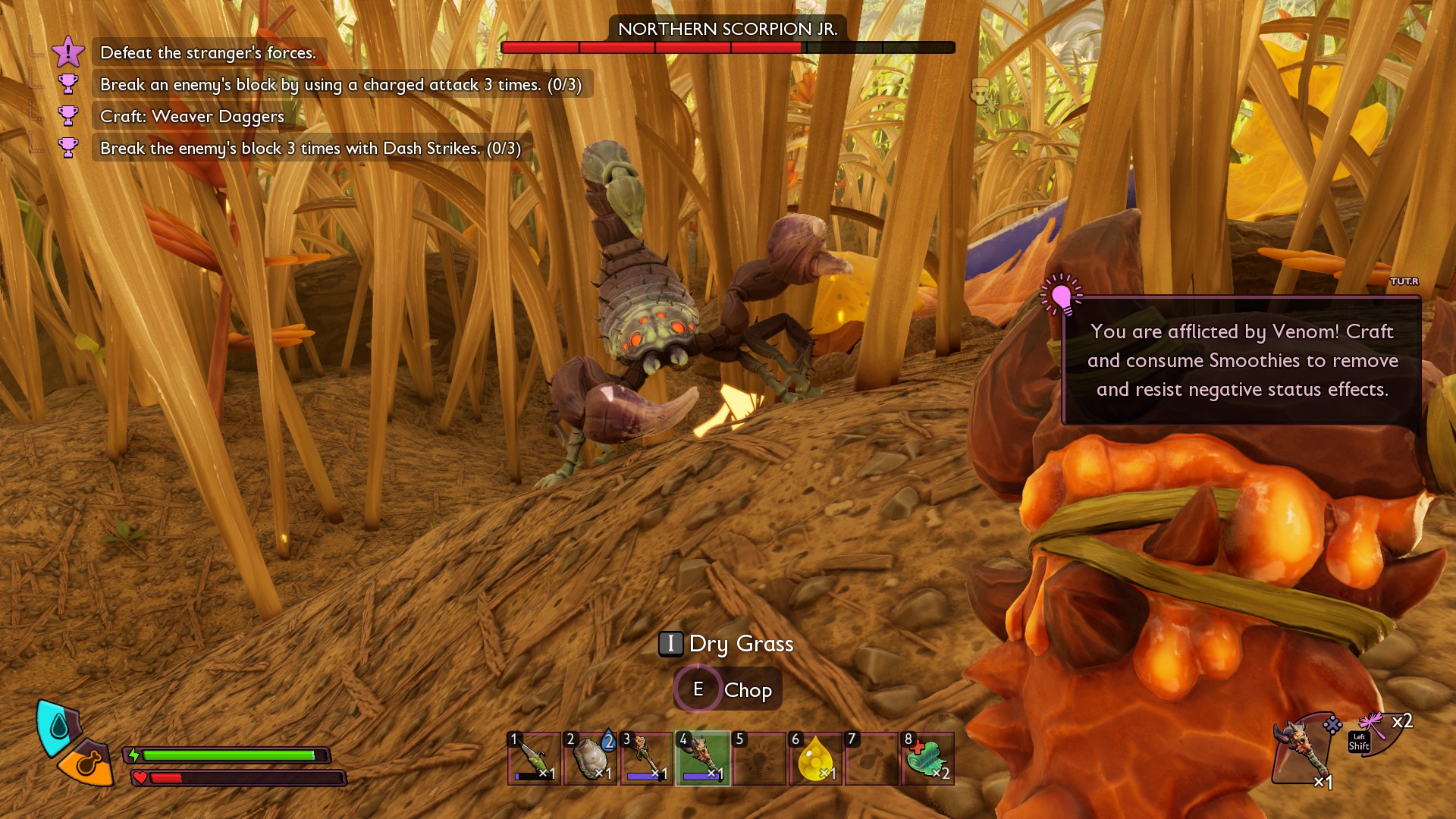
Task: Select the canteen in hotbar slot 2
Action: 590,758
